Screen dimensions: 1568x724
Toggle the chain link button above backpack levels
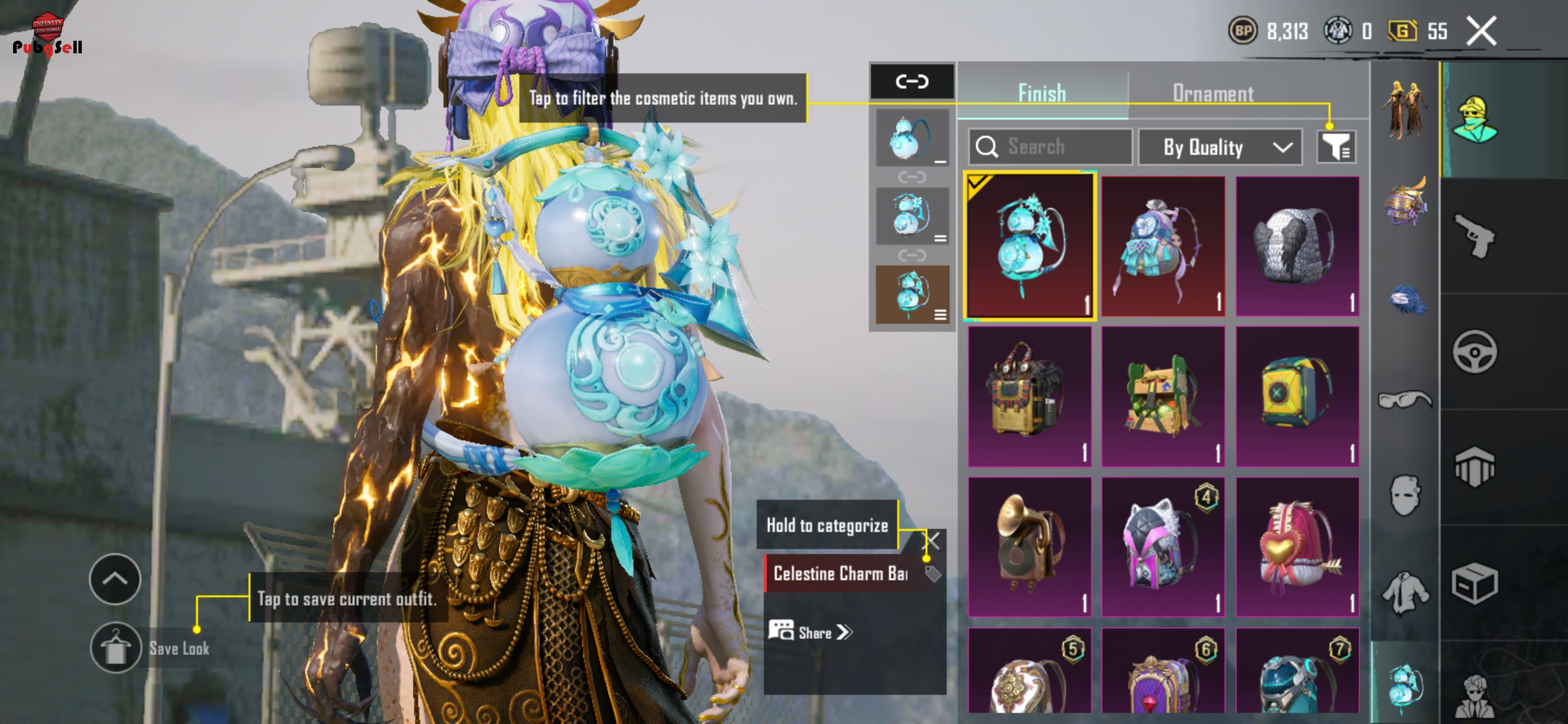coord(912,81)
